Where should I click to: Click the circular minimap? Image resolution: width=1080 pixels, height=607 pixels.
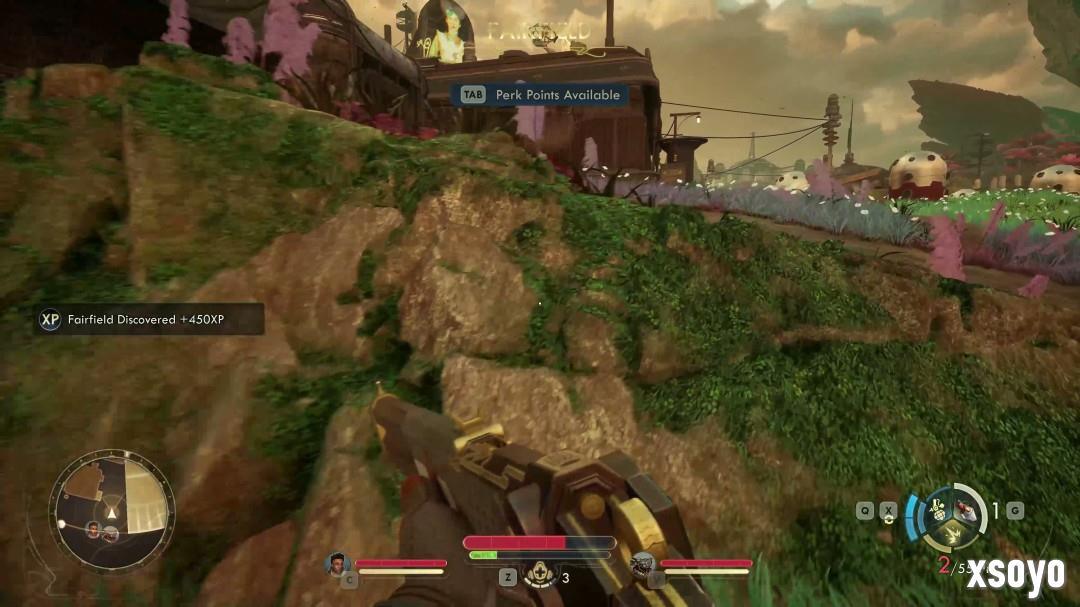pos(112,511)
